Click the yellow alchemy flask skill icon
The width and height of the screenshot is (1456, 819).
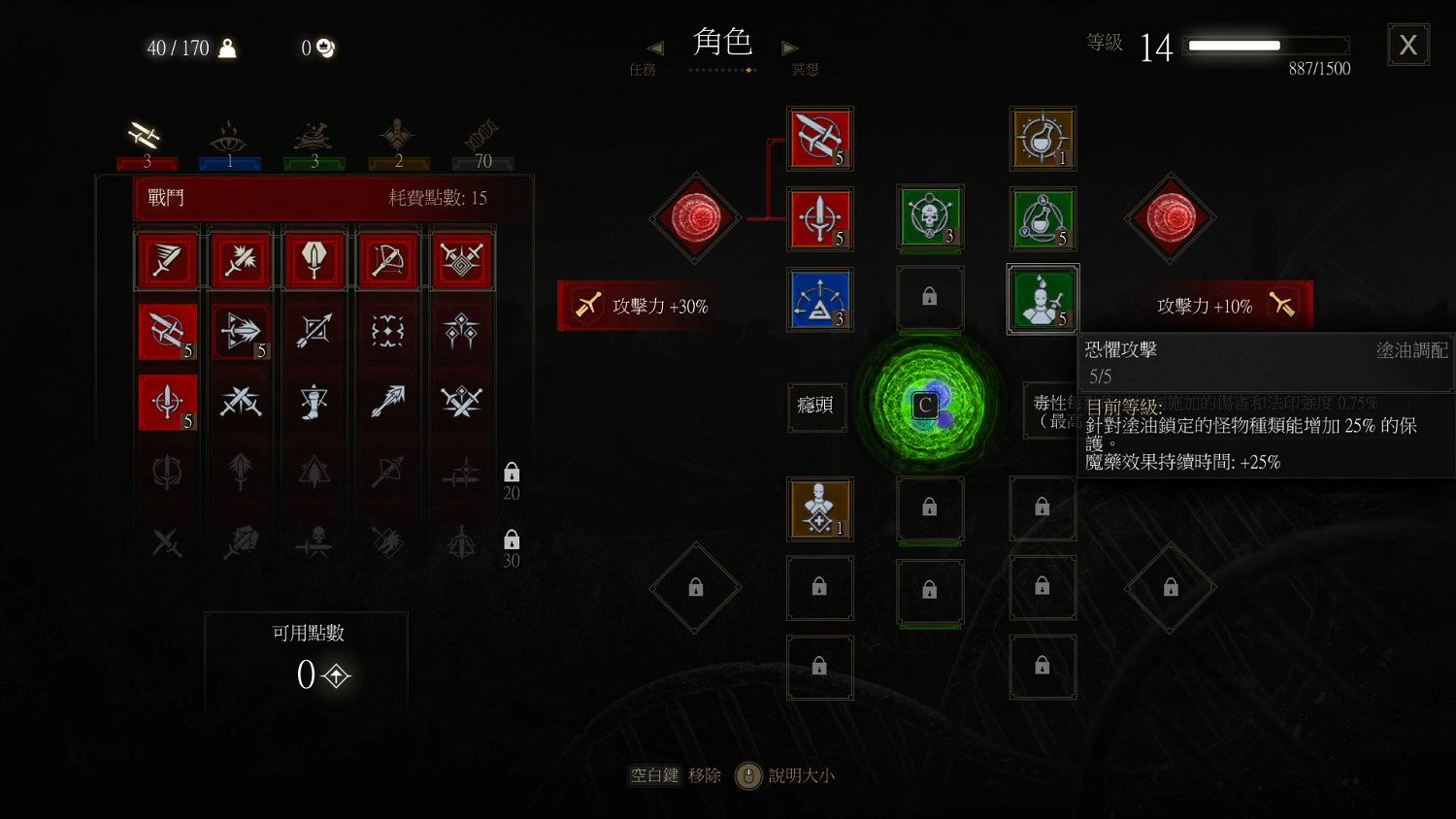point(1042,139)
